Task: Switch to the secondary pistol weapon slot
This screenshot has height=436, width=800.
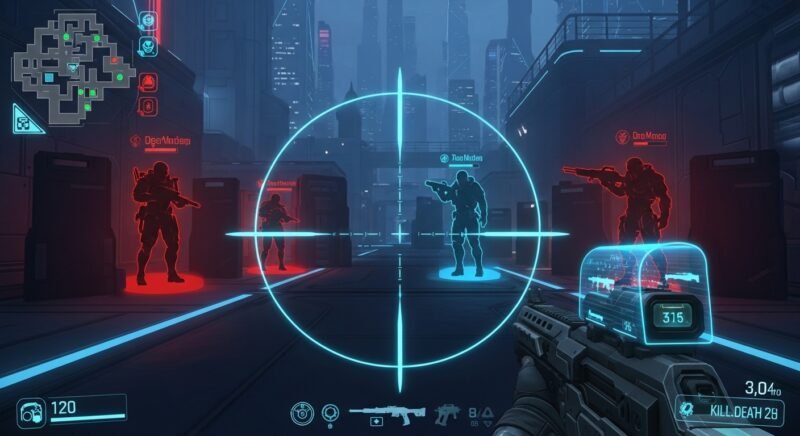Action: coord(446,412)
